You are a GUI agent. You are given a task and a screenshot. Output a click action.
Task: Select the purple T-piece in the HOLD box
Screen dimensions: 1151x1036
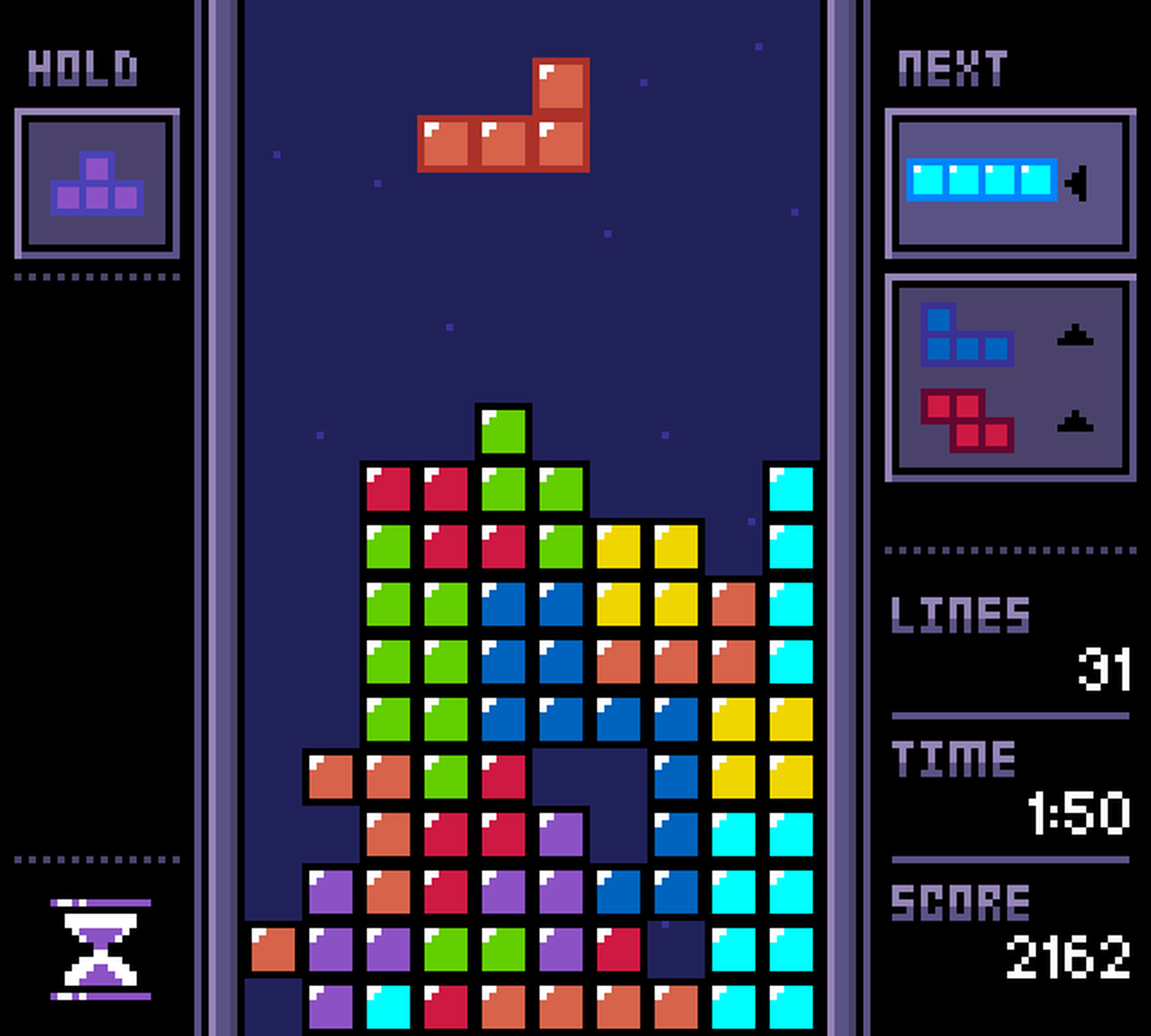(98, 184)
